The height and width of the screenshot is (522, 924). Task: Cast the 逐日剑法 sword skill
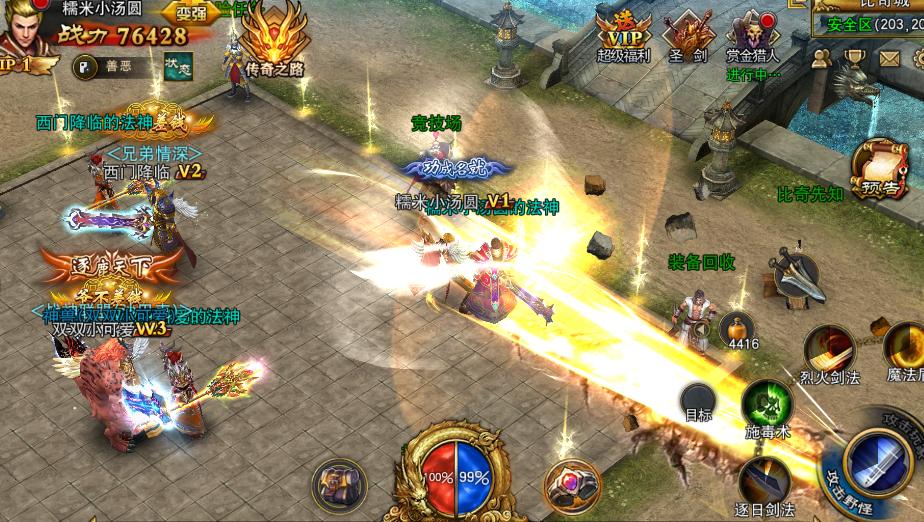768,482
